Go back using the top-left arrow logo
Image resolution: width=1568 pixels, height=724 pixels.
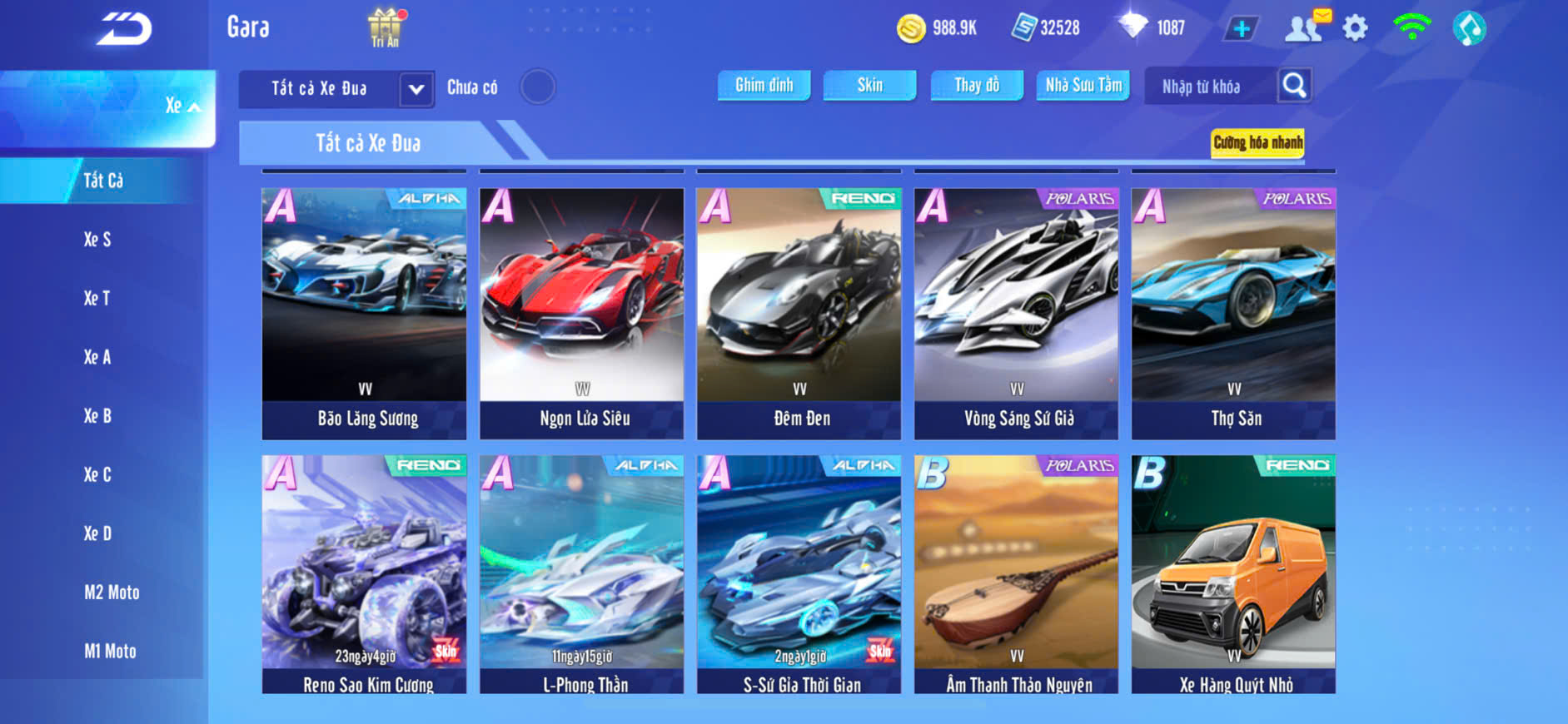124,29
